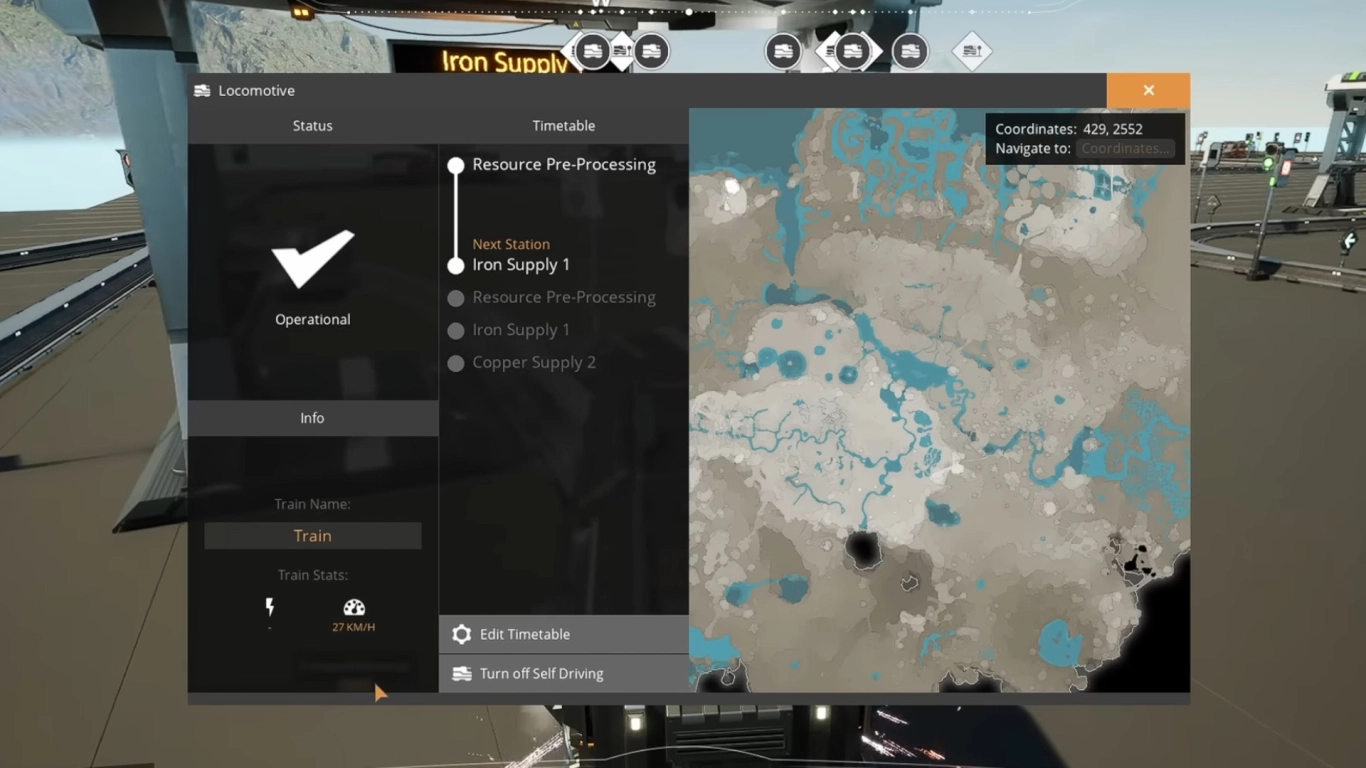
Task: Click the train icon beside Turn off Self Driving
Action: coord(461,673)
